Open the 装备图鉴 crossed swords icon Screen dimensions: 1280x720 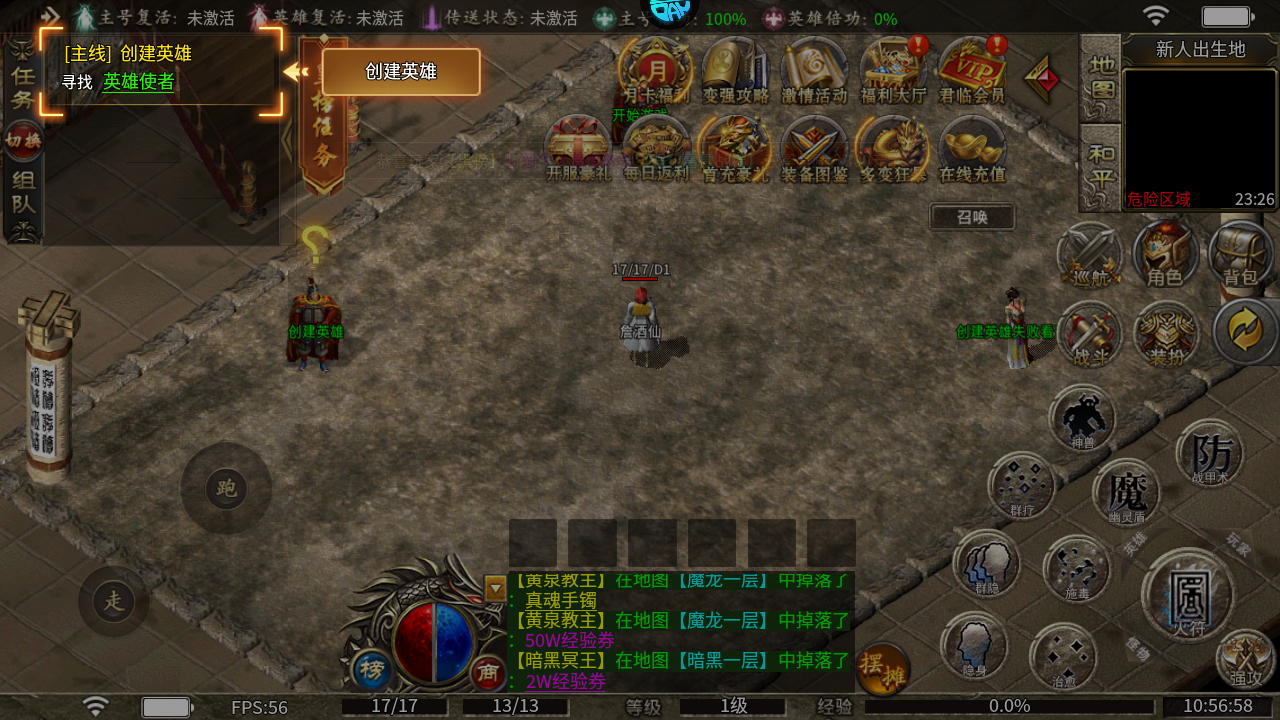(815, 148)
